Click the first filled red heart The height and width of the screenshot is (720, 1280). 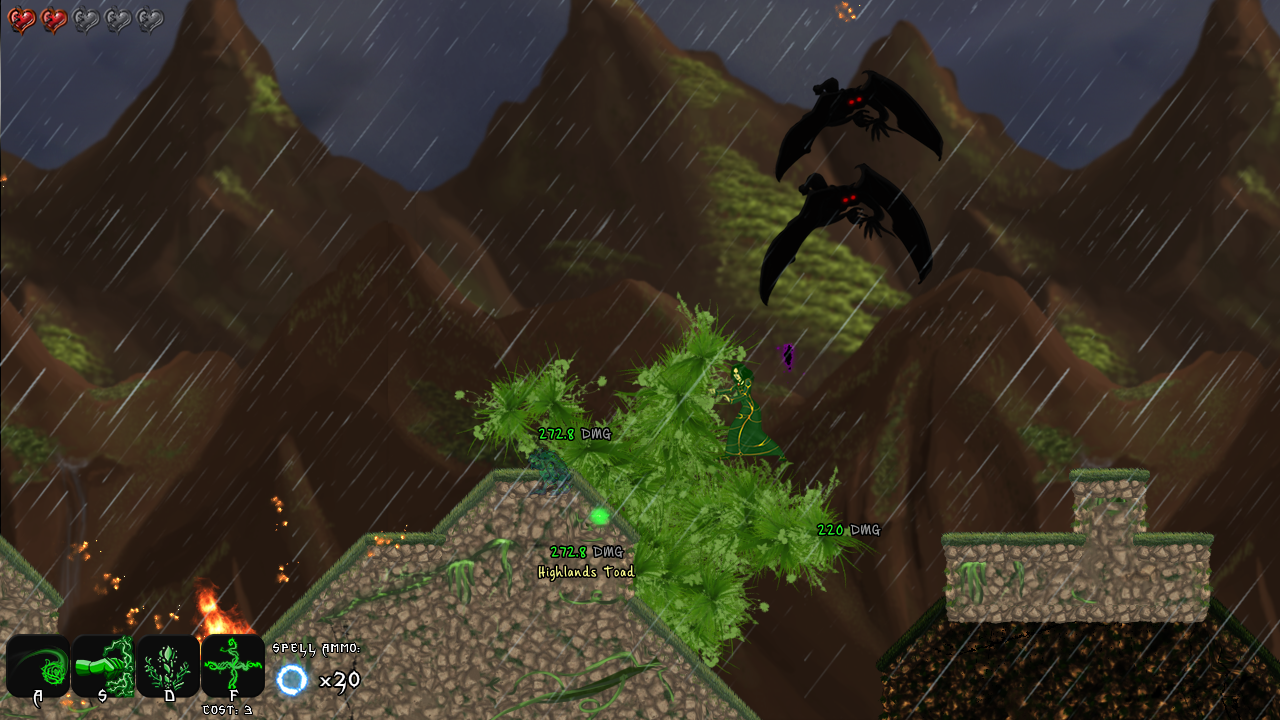pyautogui.click(x=23, y=17)
